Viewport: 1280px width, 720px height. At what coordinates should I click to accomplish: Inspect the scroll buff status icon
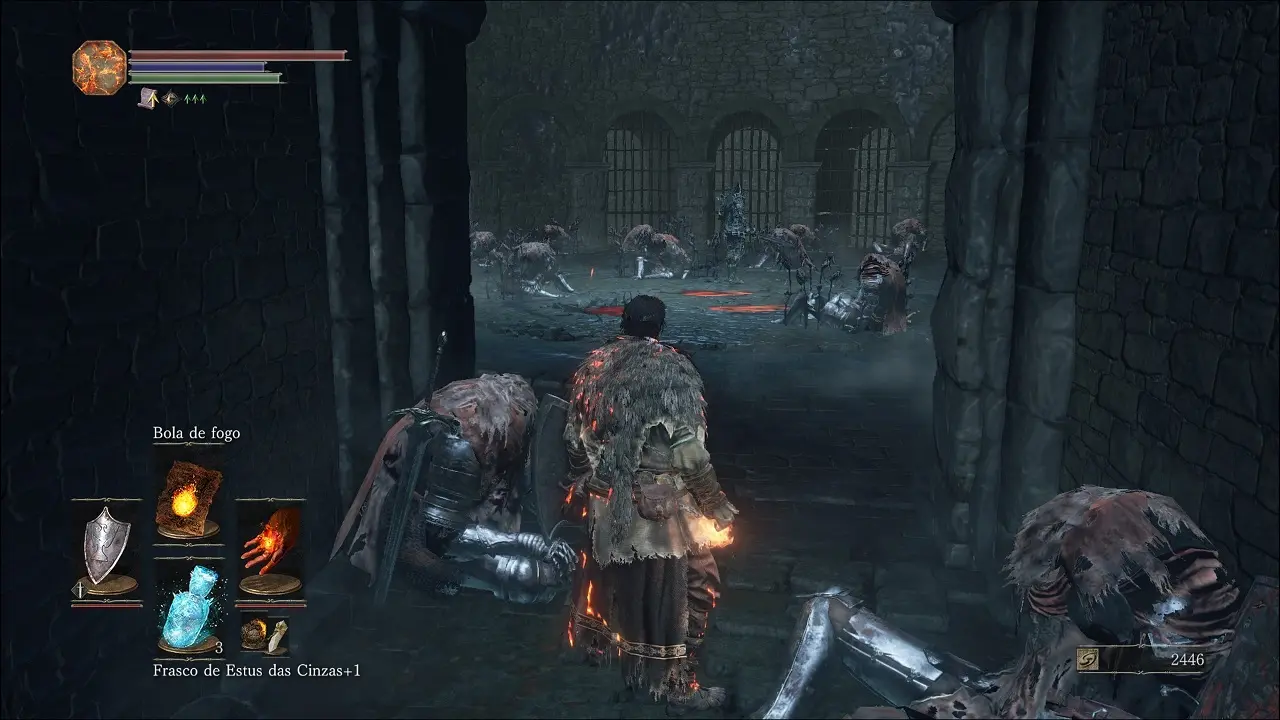tap(150, 97)
